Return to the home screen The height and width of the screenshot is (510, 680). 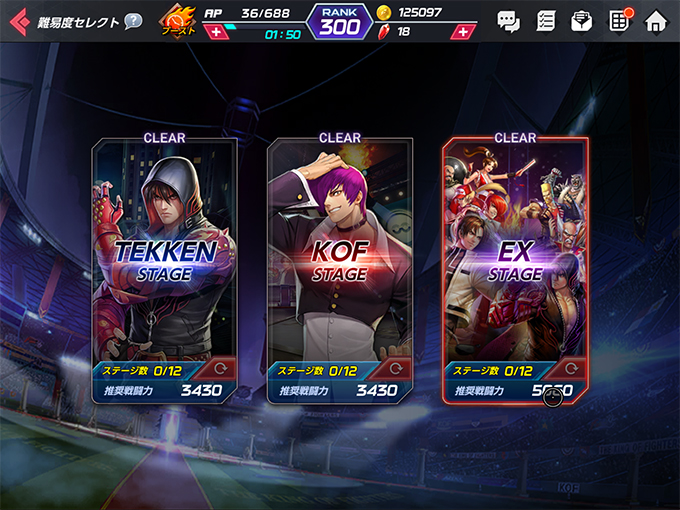click(x=655, y=21)
